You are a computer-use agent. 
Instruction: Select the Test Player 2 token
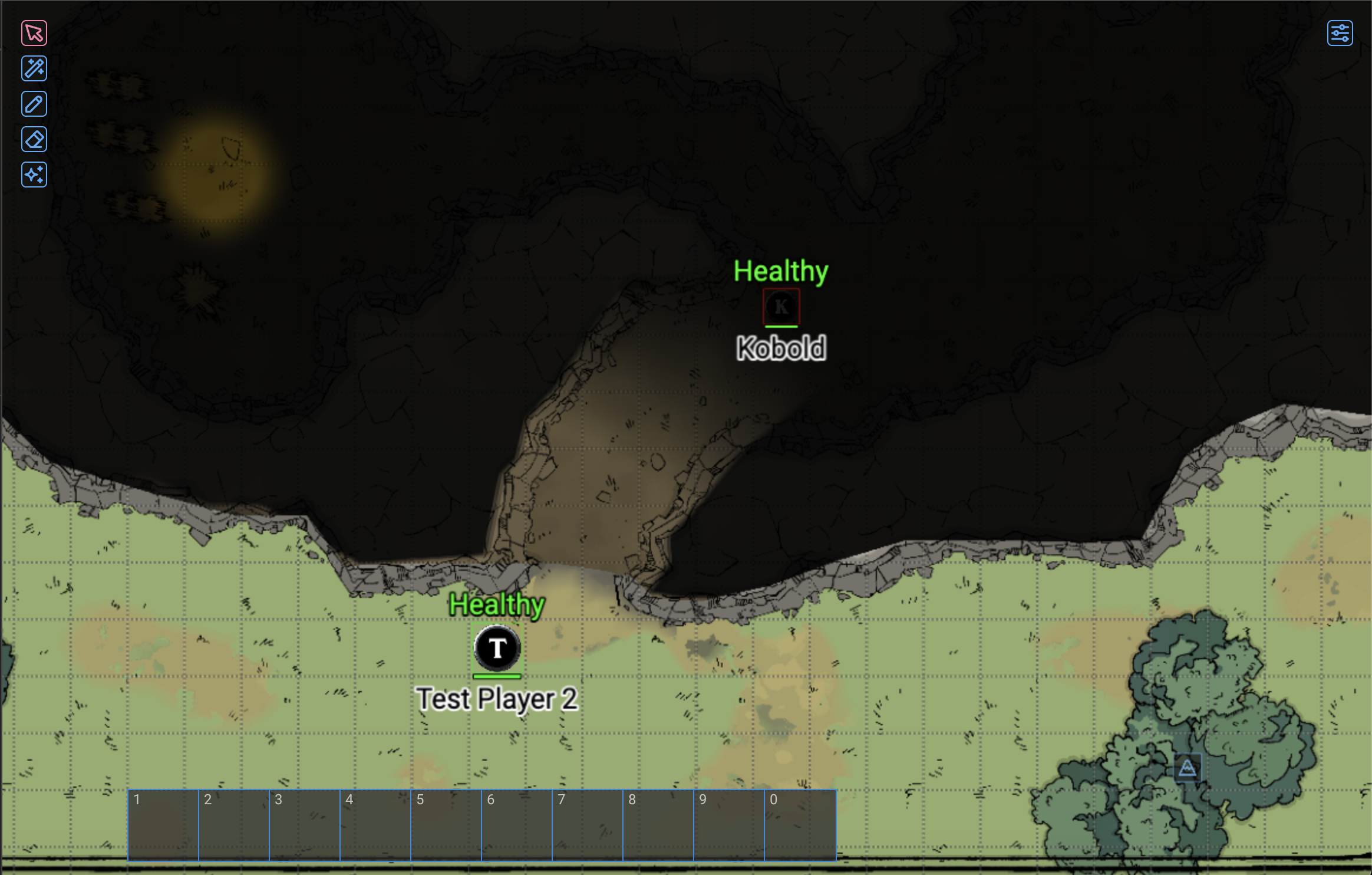point(497,649)
